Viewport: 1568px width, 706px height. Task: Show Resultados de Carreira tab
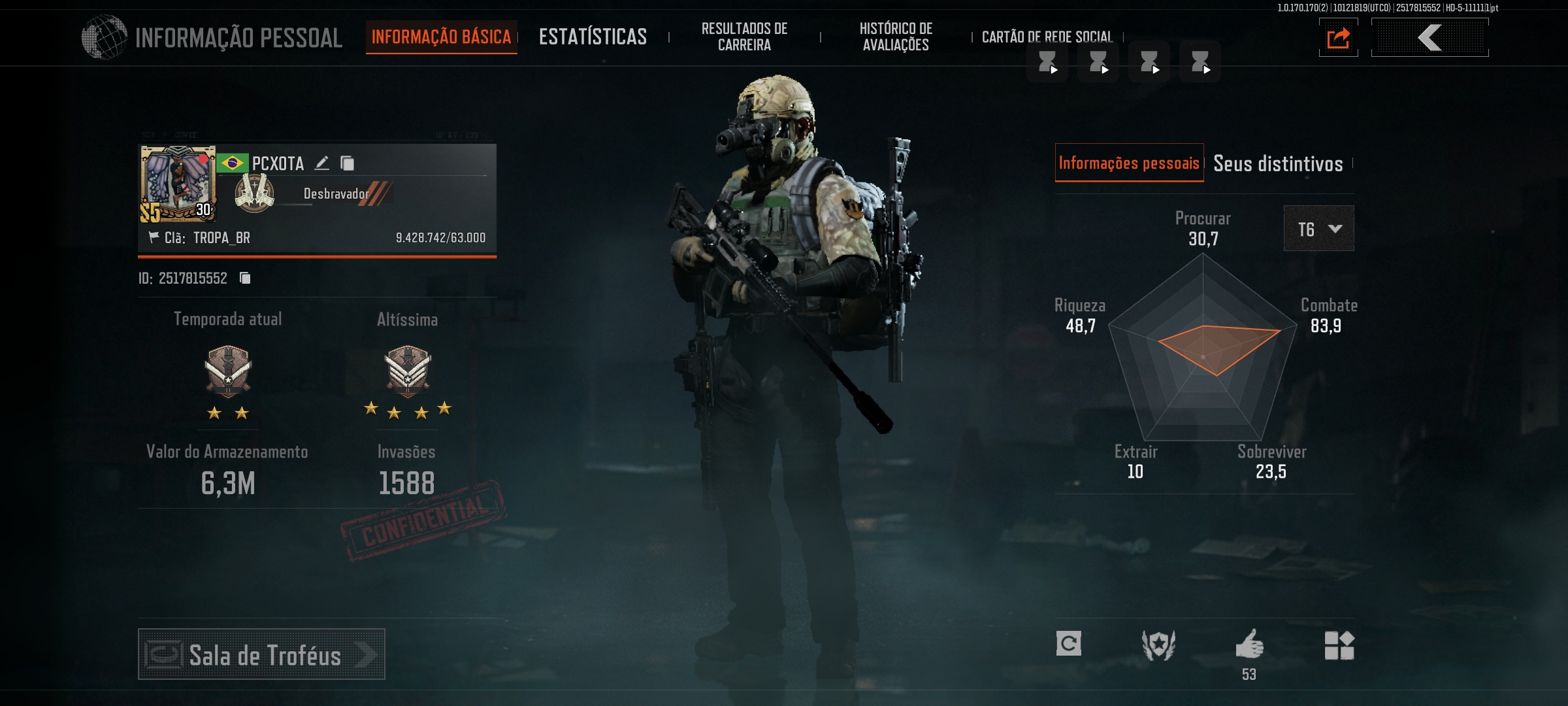point(744,37)
